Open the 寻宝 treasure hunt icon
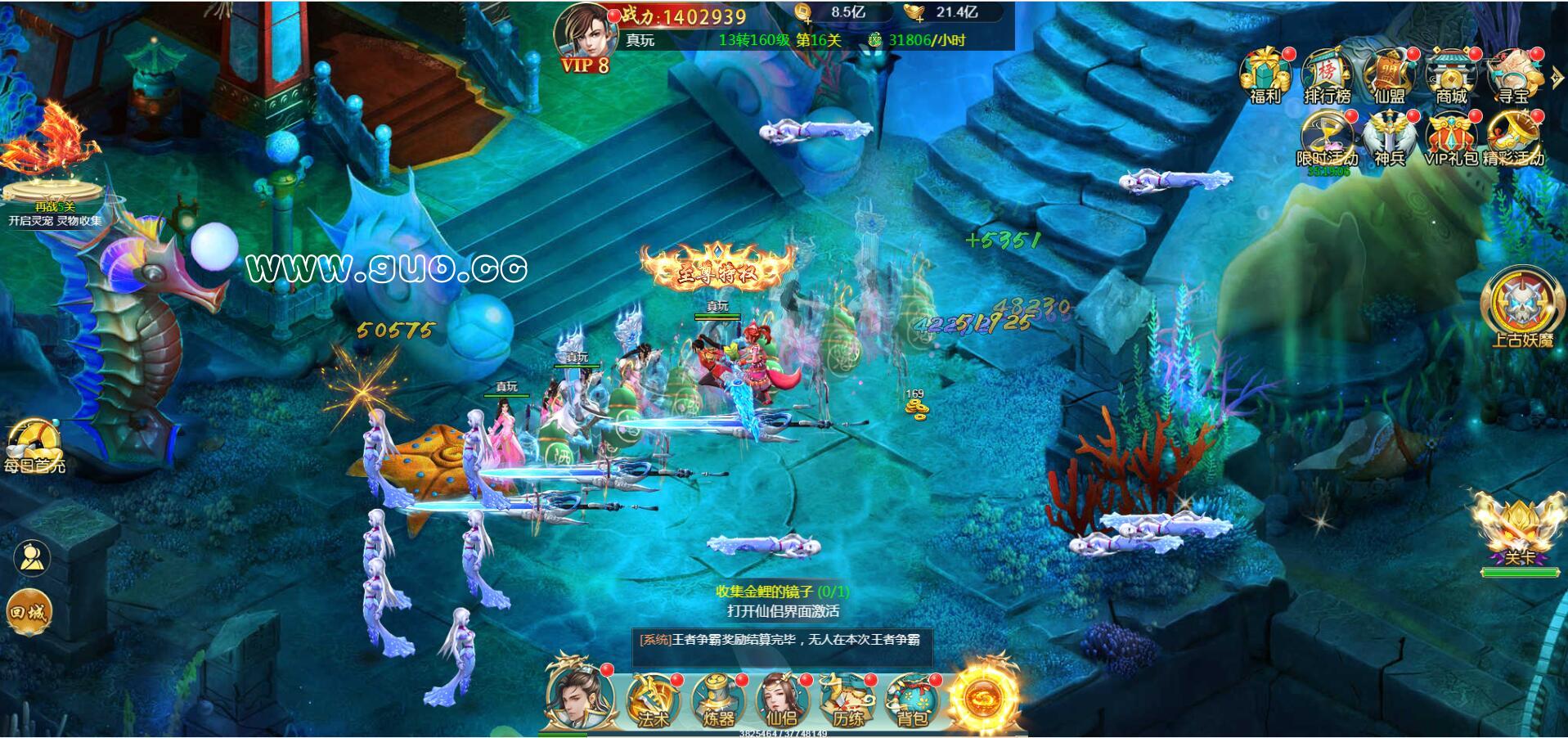Screen dimensions: 1568x738 tap(1513, 75)
